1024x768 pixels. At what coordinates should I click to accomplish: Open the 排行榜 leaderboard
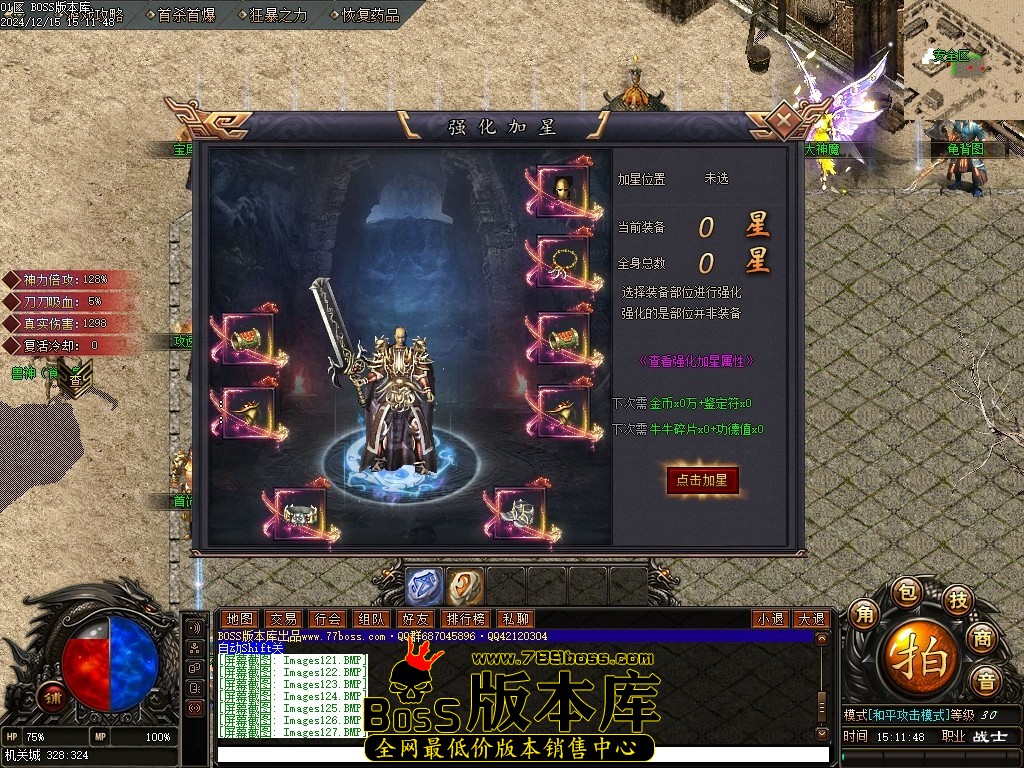click(466, 619)
